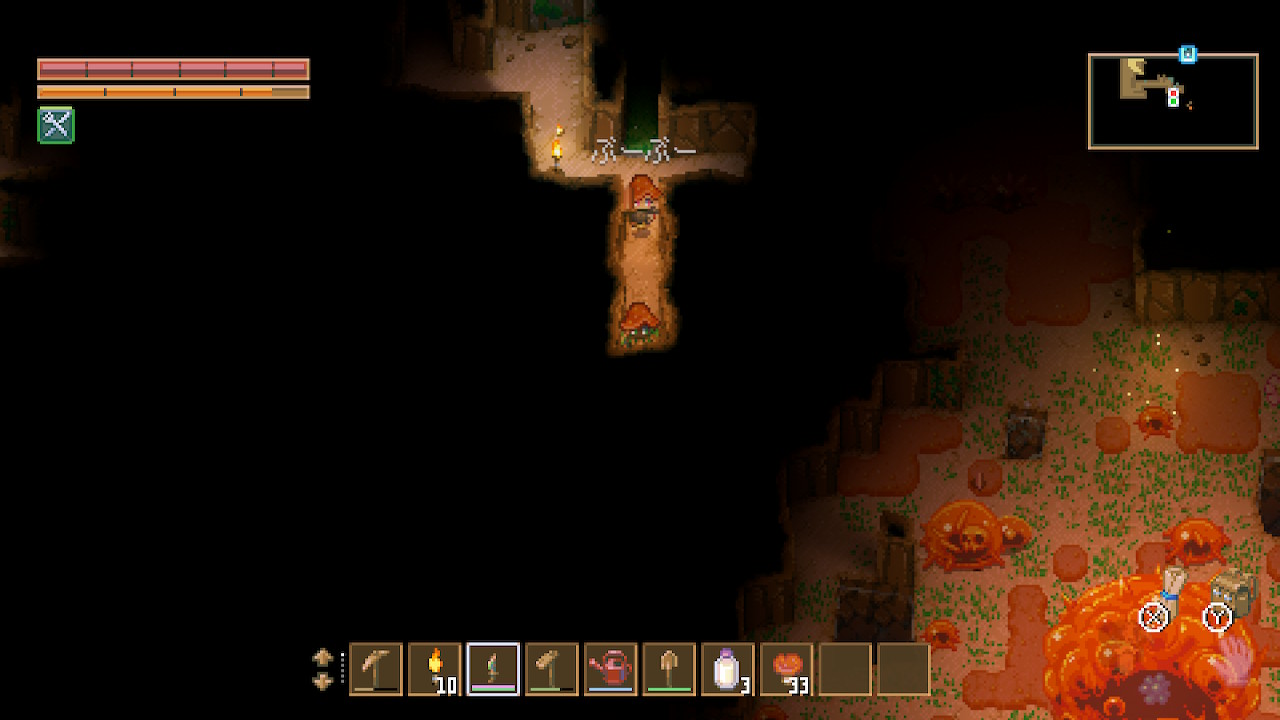Viewport: 1280px width, 720px height.
Task: Select the torch stack of 10
Action: 435,669
